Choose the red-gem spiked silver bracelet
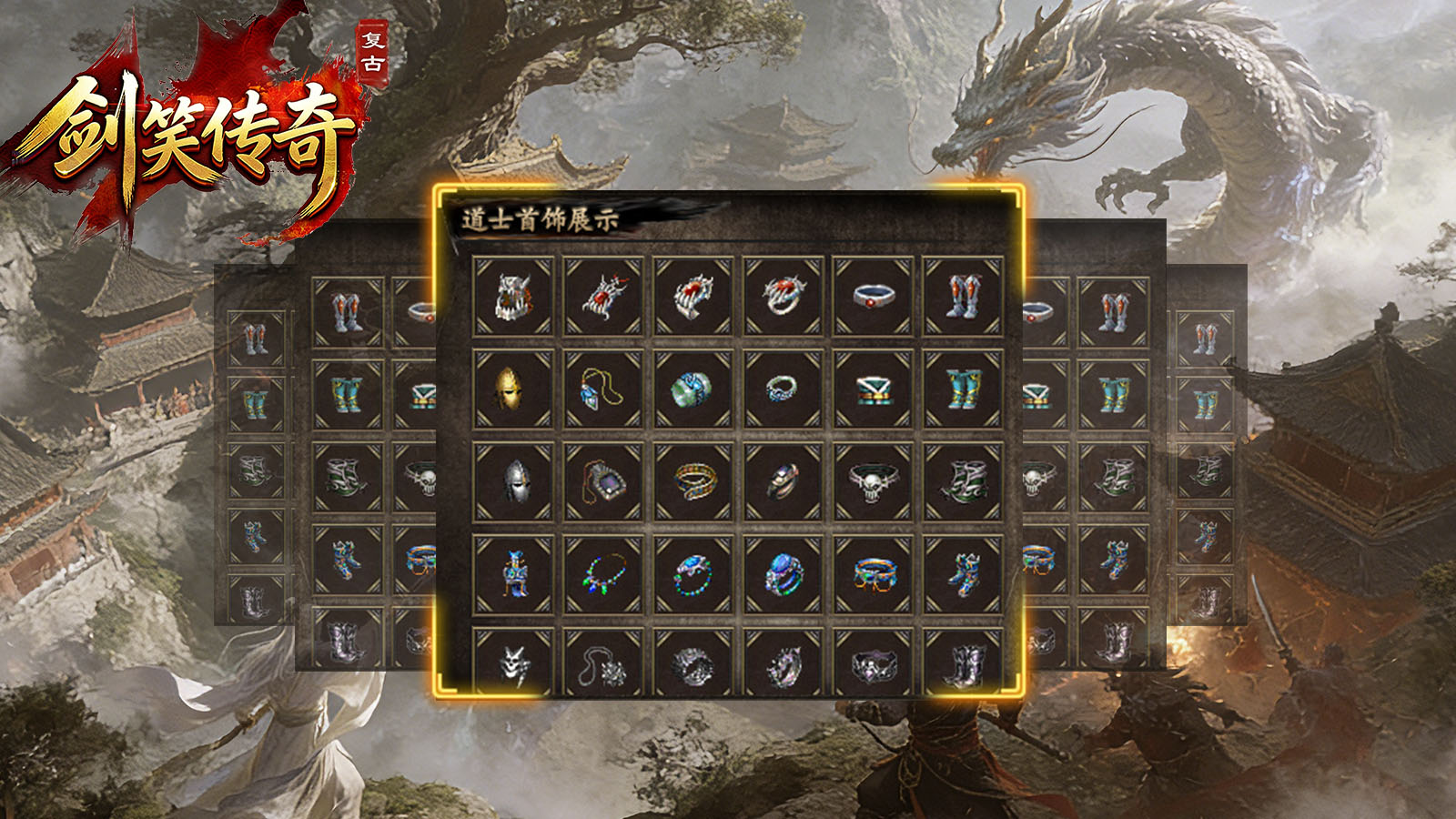The height and width of the screenshot is (819, 1456). click(693, 297)
